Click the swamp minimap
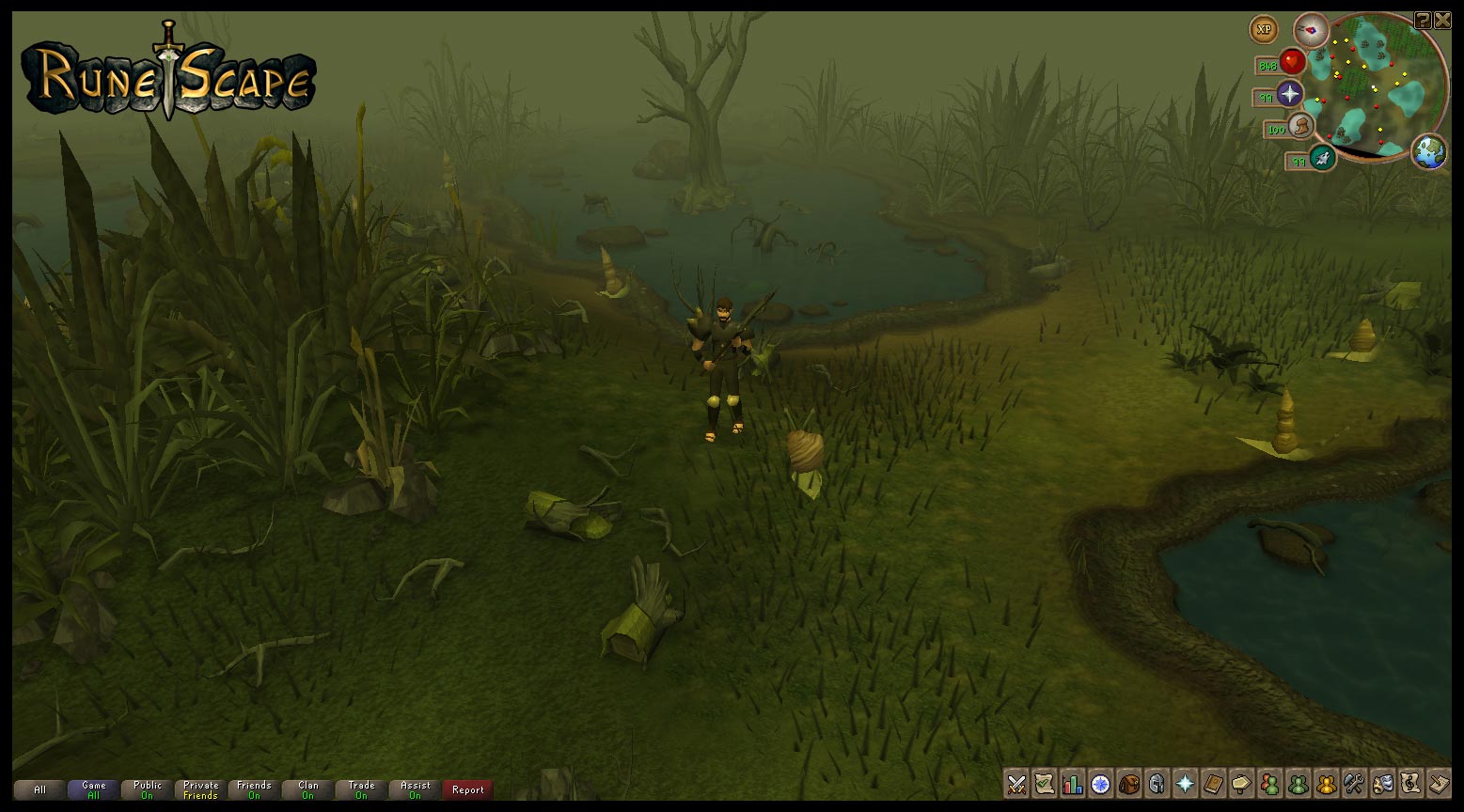The width and height of the screenshot is (1464, 812). (x=1380, y=86)
